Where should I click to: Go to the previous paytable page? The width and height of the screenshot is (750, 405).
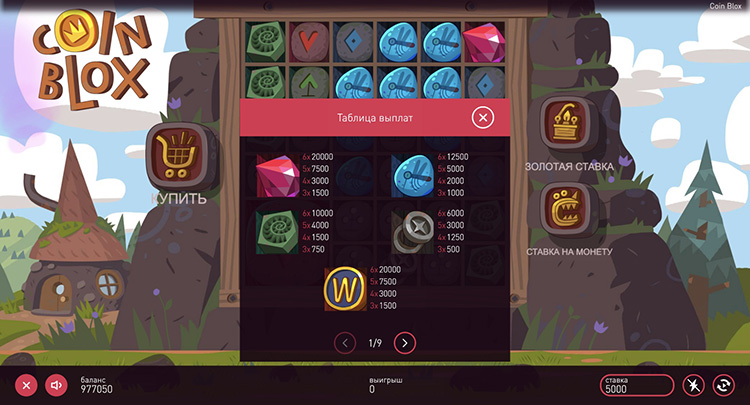pyautogui.click(x=346, y=343)
